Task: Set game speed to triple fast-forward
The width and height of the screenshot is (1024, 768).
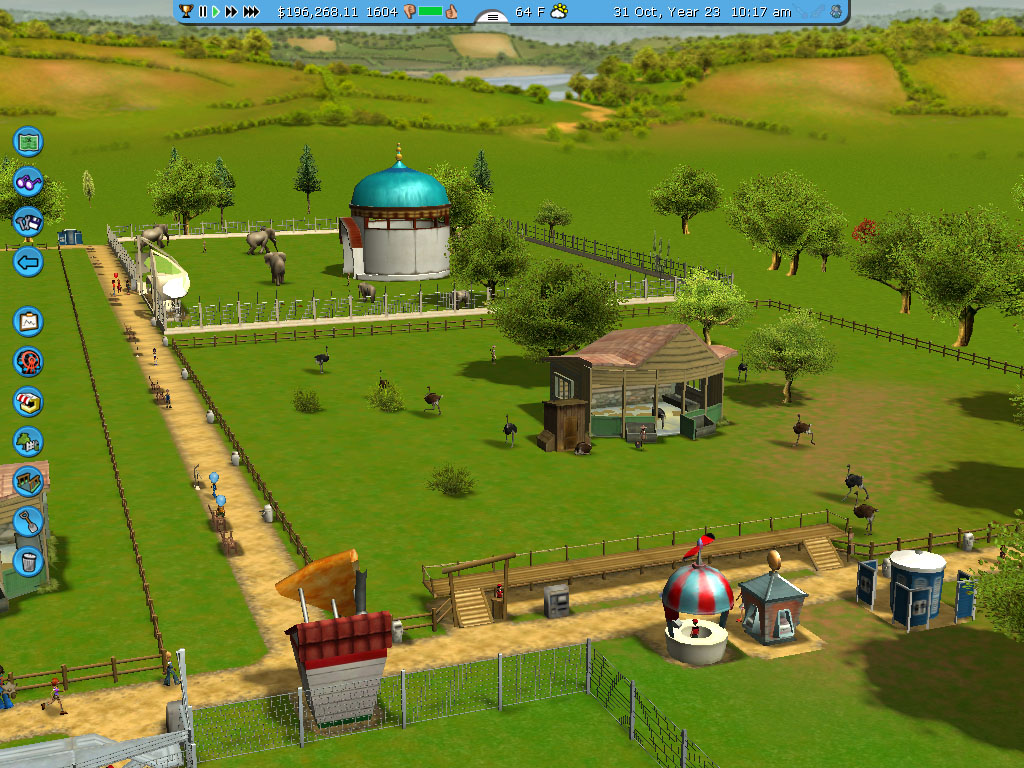Action: [251, 12]
